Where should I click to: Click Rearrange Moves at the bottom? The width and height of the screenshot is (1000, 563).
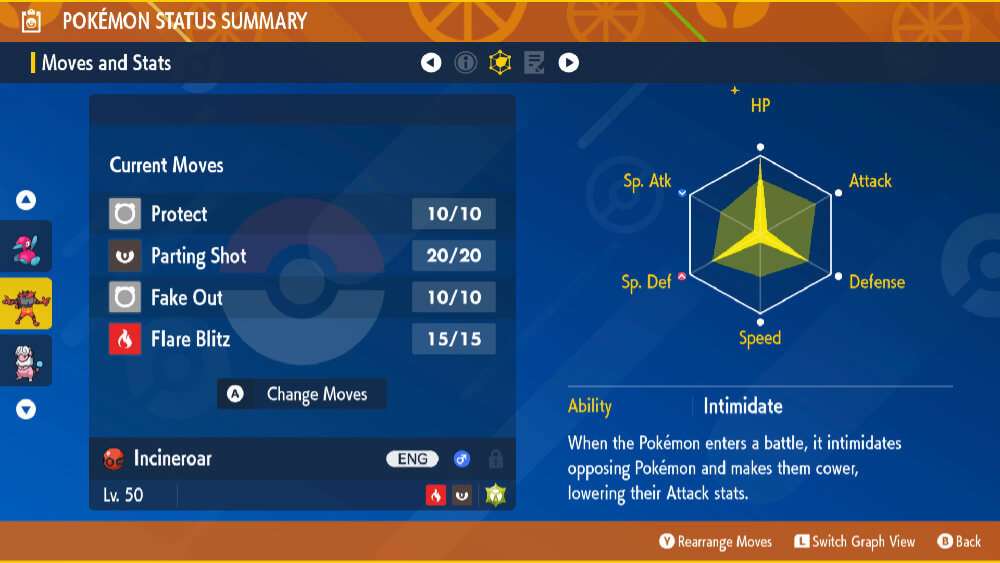point(715,542)
